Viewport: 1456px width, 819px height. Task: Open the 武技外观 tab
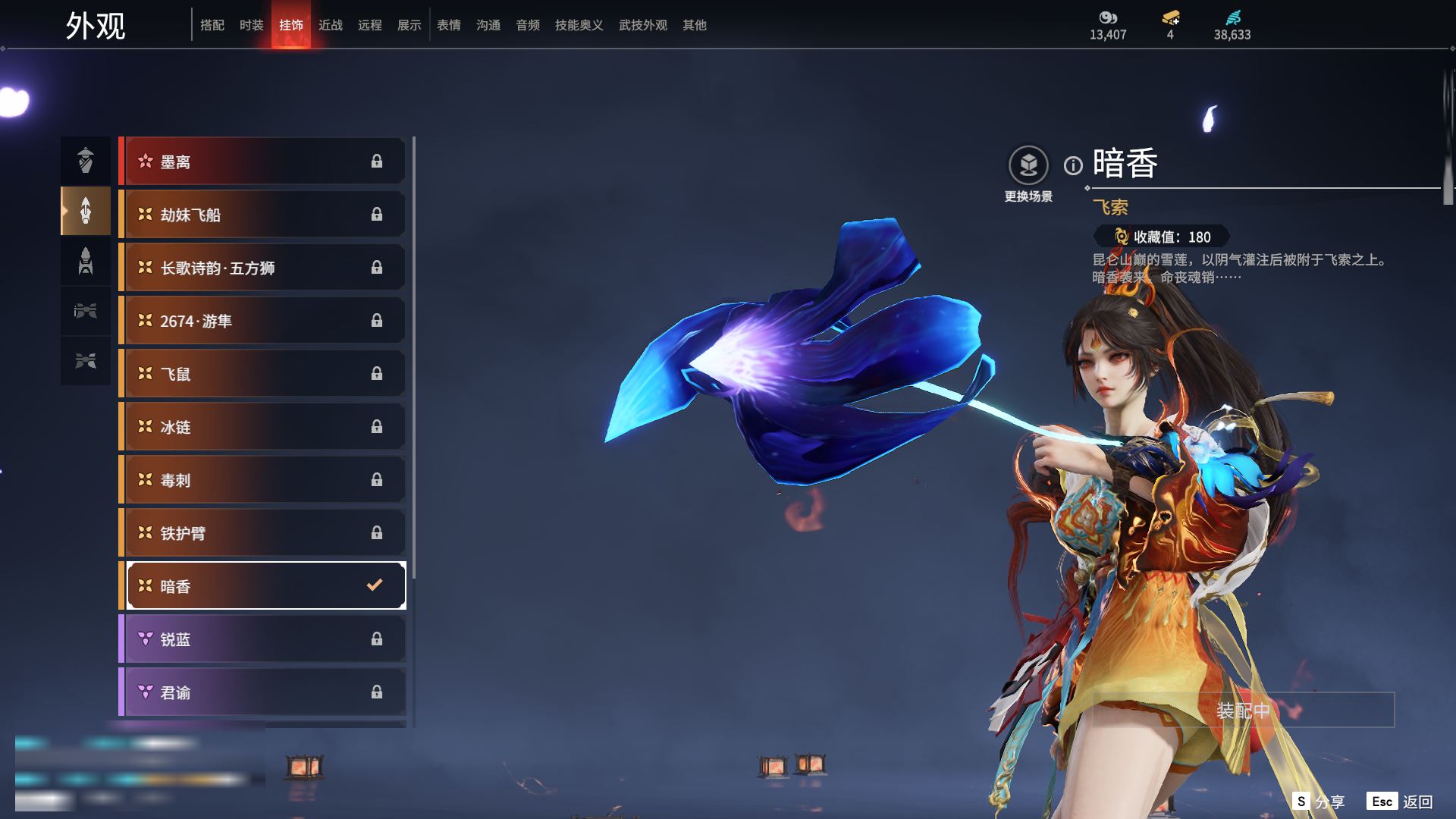(x=642, y=25)
